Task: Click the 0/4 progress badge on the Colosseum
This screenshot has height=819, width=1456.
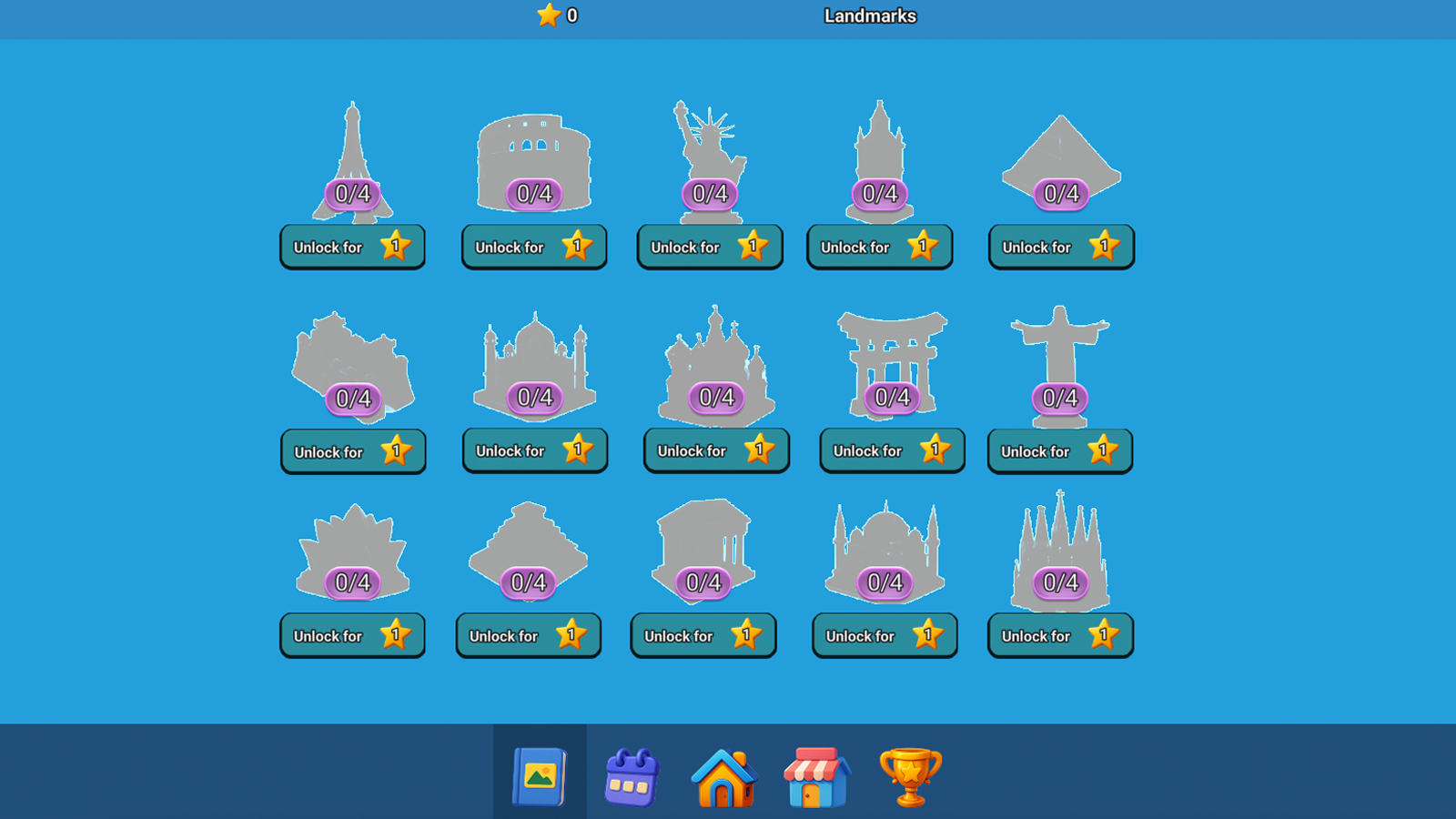Action: pyautogui.click(x=533, y=193)
